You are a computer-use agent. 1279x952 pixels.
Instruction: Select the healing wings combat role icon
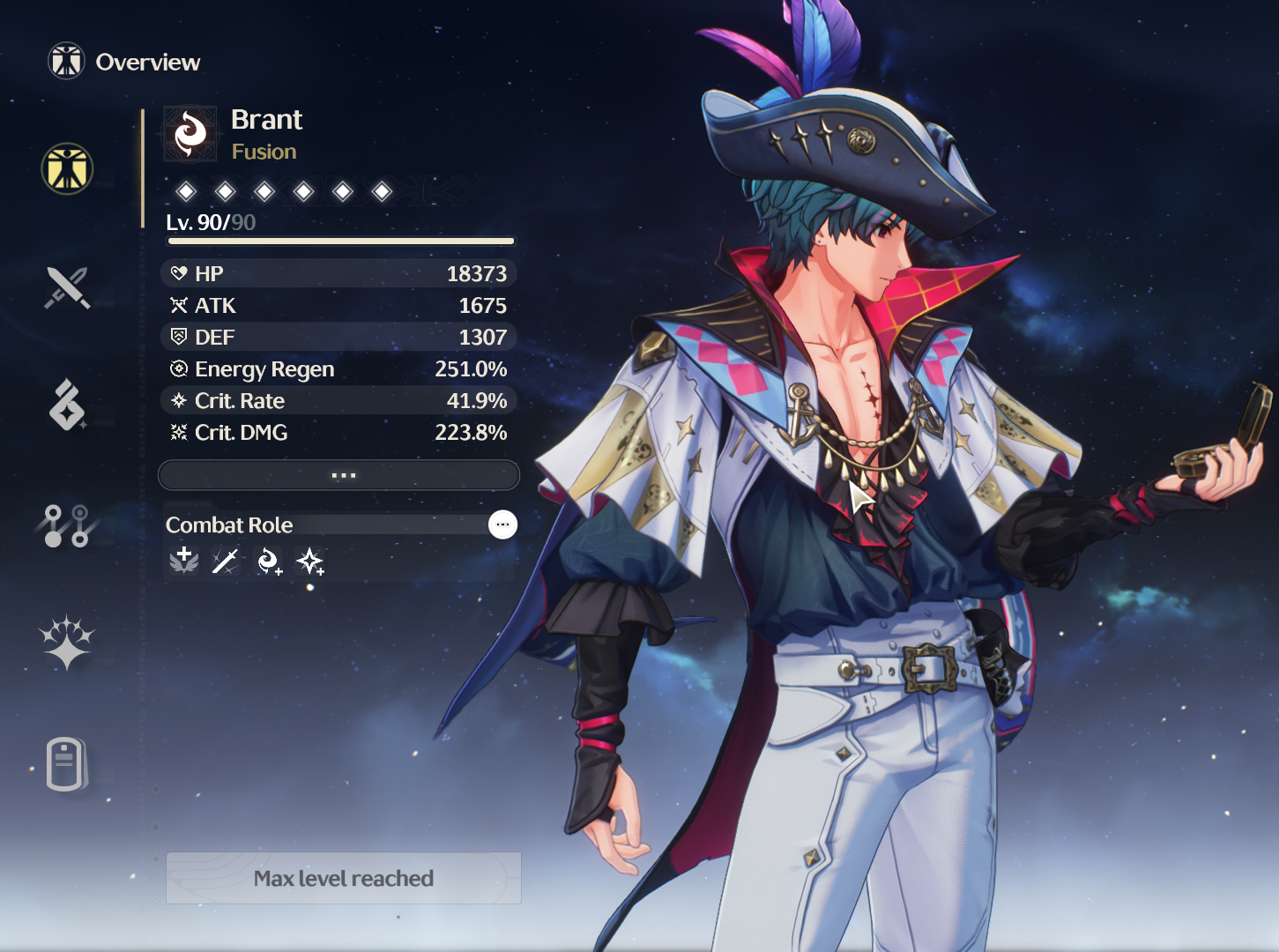click(x=184, y=561)
